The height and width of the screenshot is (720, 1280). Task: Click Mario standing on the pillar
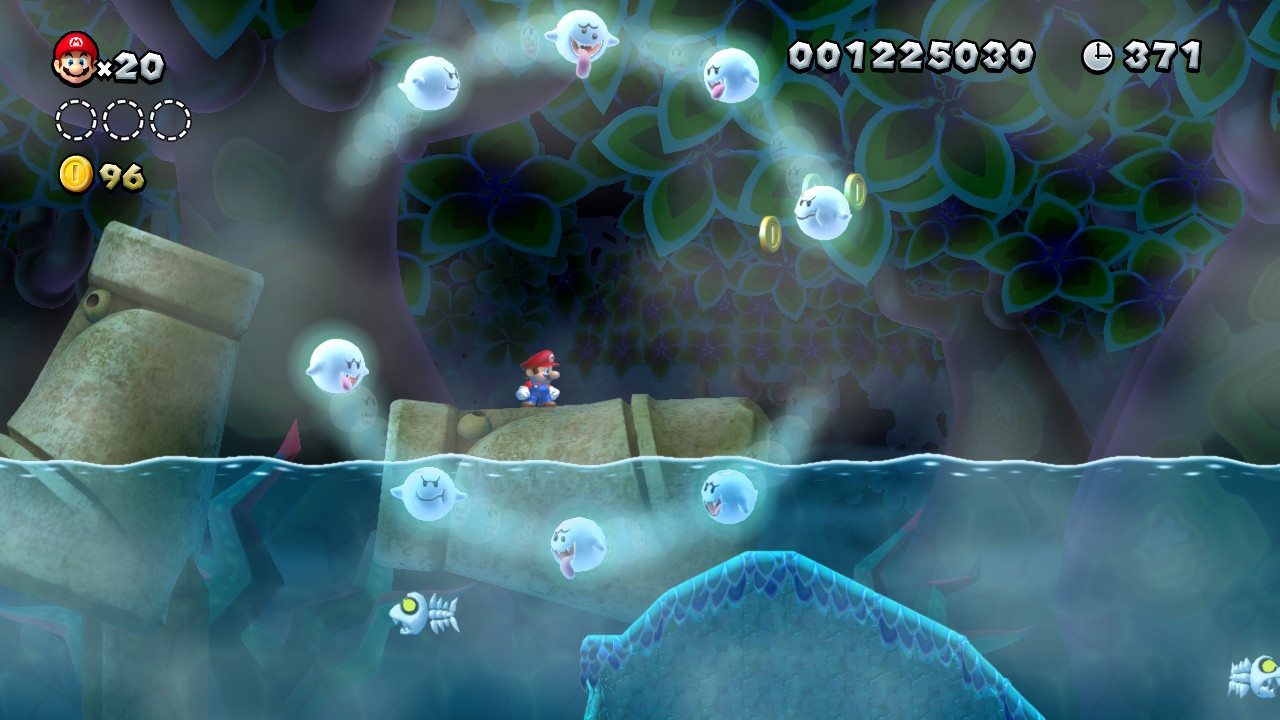(x=538, y=380)
